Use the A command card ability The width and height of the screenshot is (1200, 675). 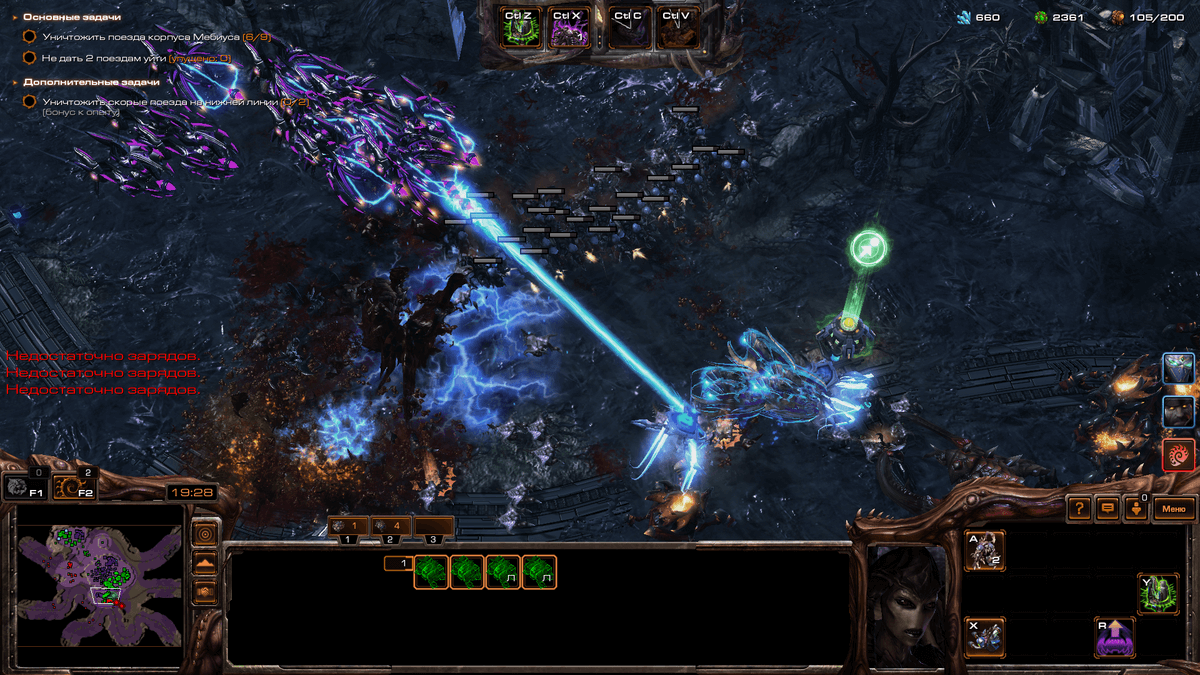pyautogui.click(x=985, y=551)
